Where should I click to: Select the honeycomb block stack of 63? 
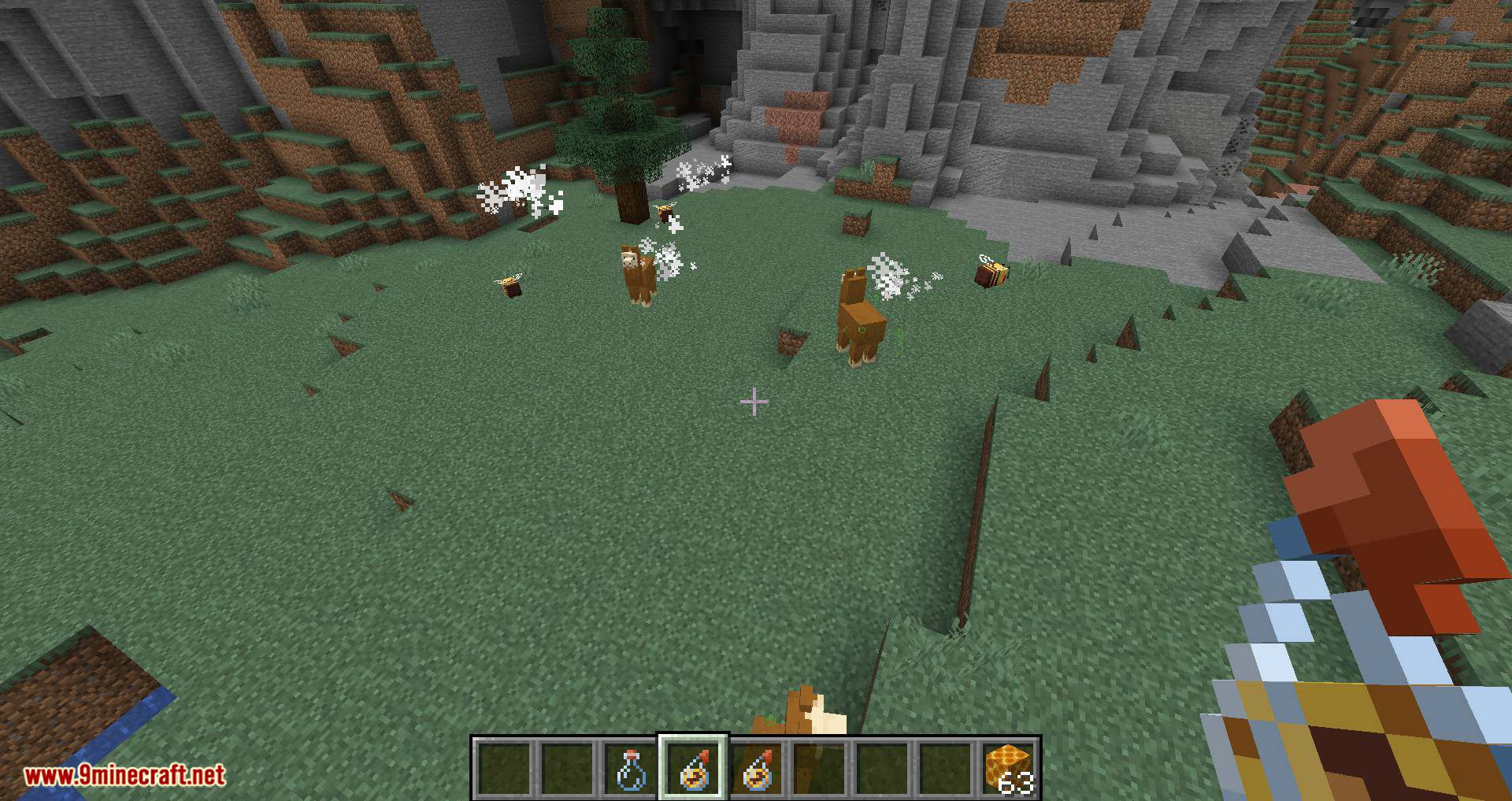pos(1008,769)
